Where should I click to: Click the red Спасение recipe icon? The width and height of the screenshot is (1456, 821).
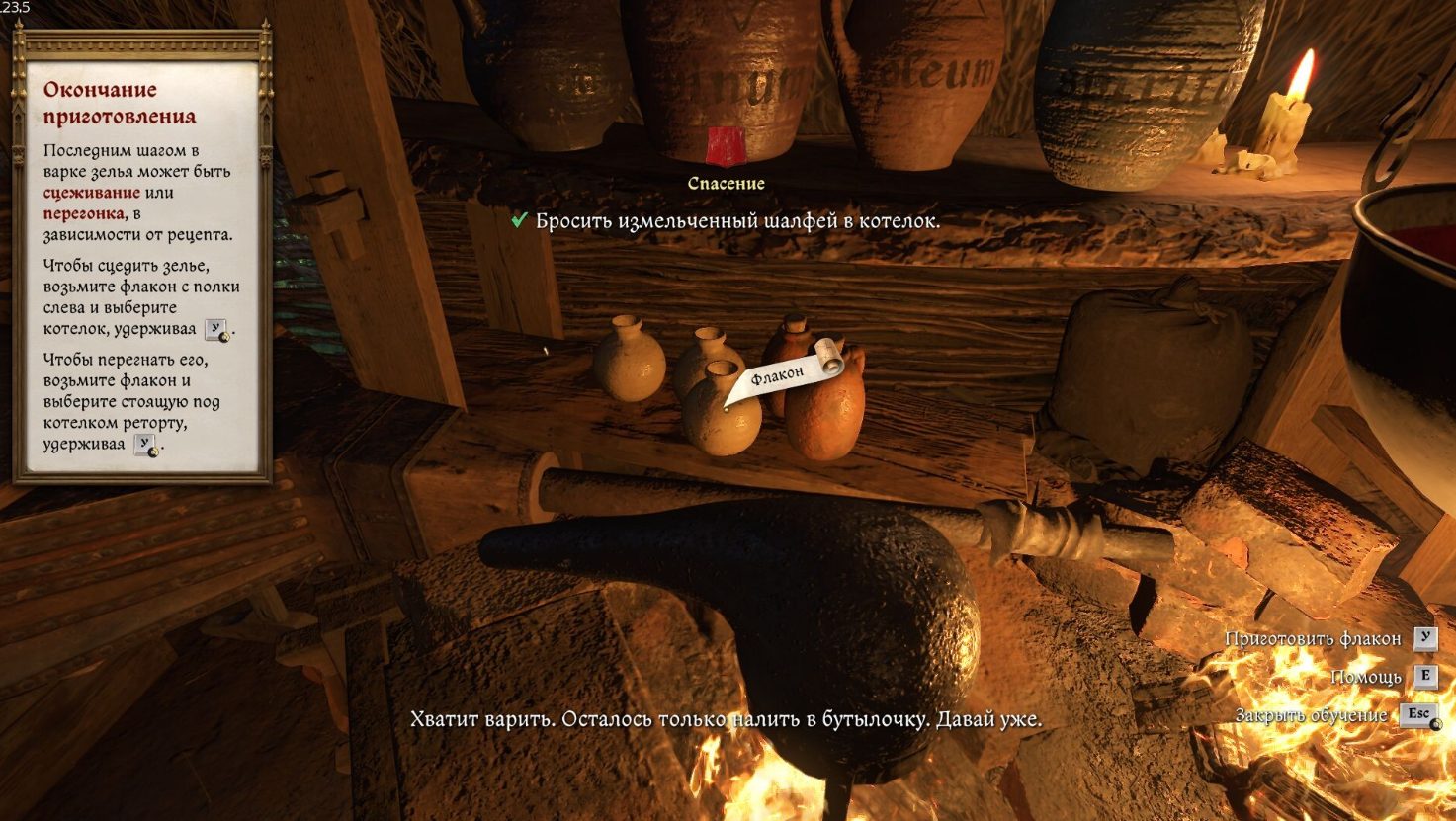[727, 146]
